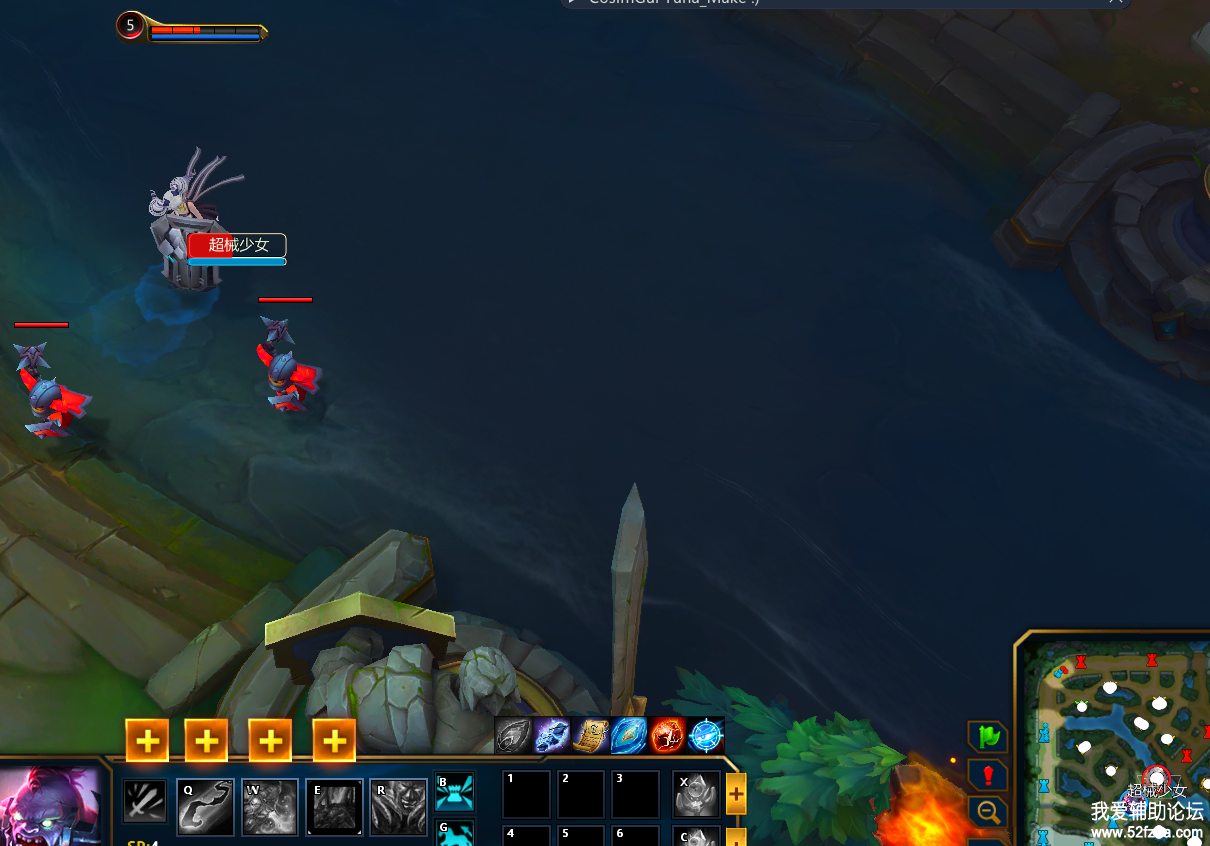This screenshot has width=1210, height=846.
Task: Level up the Q ability with its plus button
Action: point(147,741)
